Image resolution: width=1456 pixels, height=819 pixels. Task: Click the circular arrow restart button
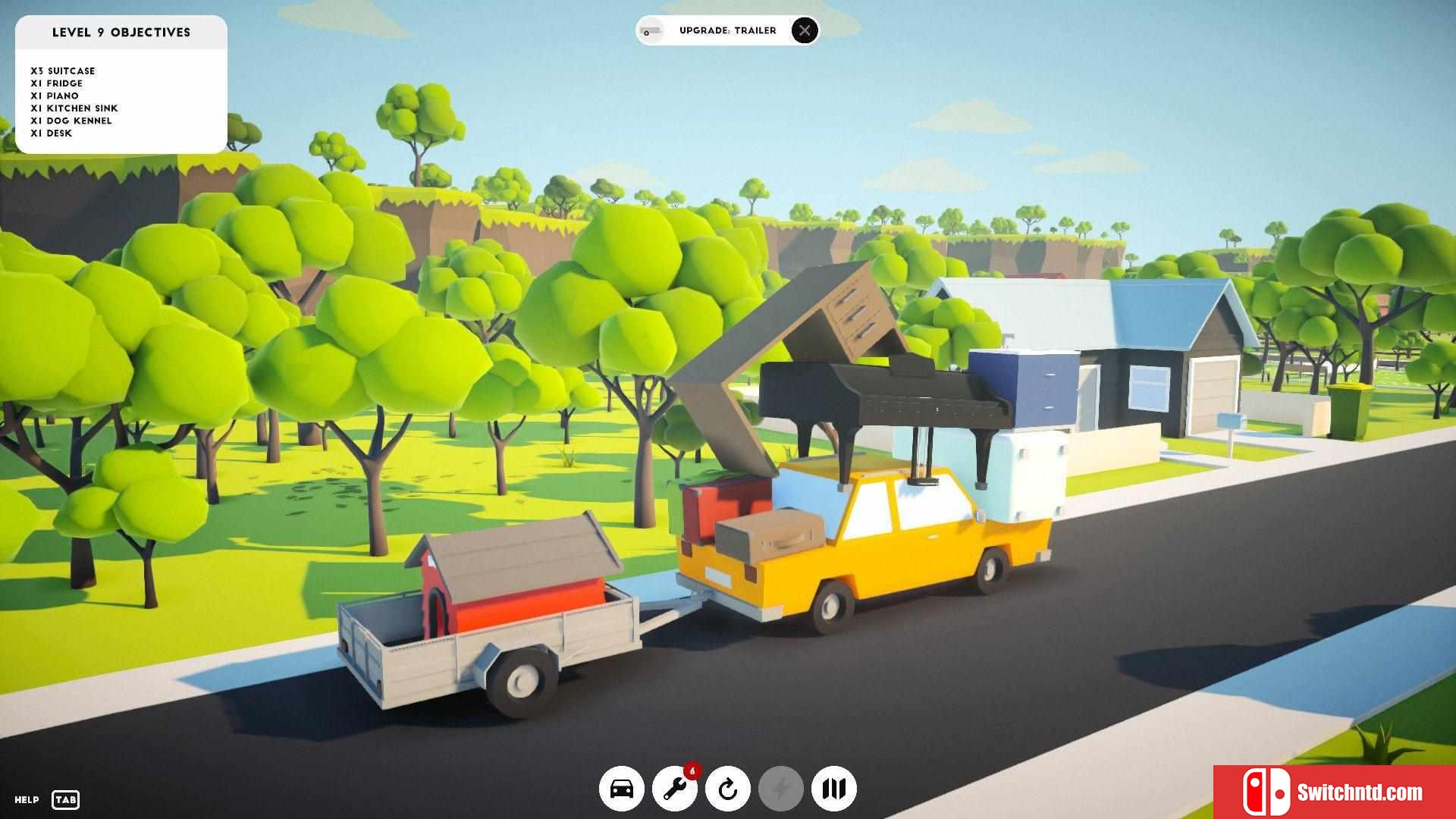(728, 789)
